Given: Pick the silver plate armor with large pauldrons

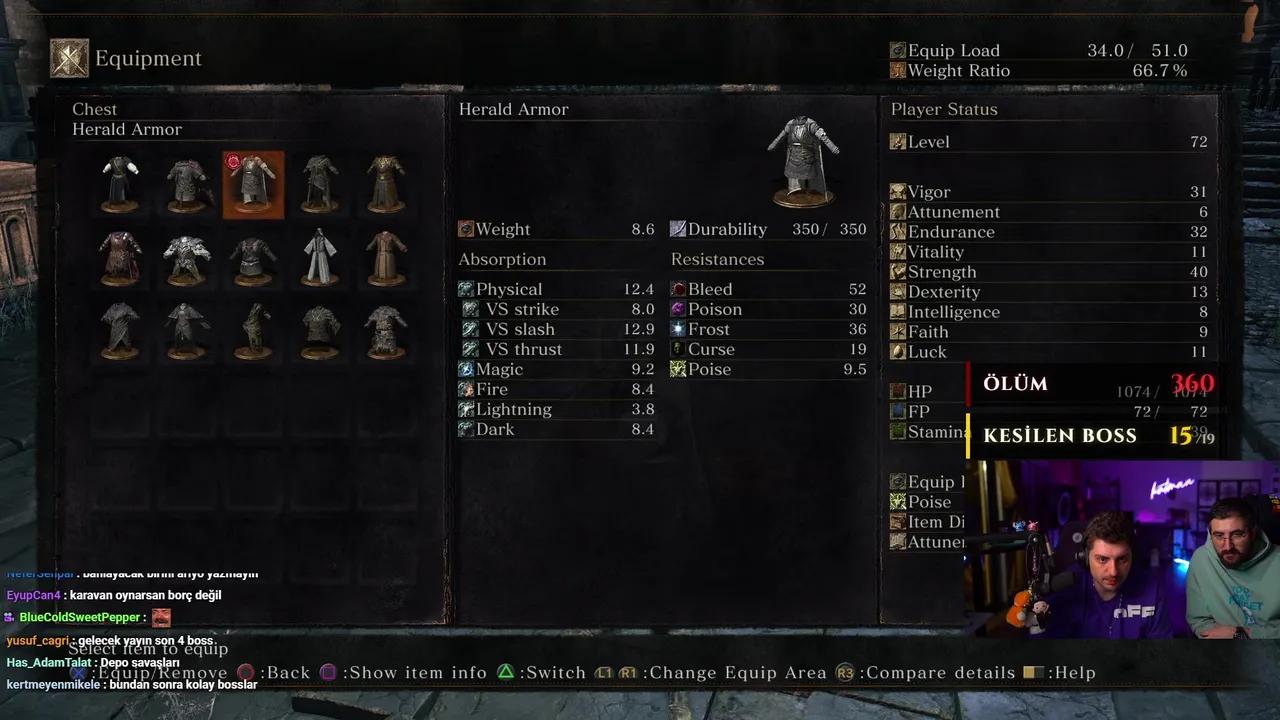Looking at the screenshot, I should click(187, 257).
